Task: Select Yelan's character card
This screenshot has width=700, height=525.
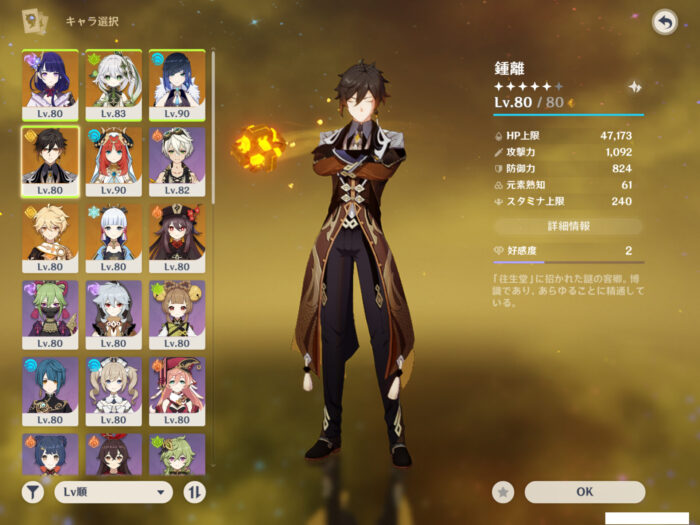Action: (x=177, y=84)
